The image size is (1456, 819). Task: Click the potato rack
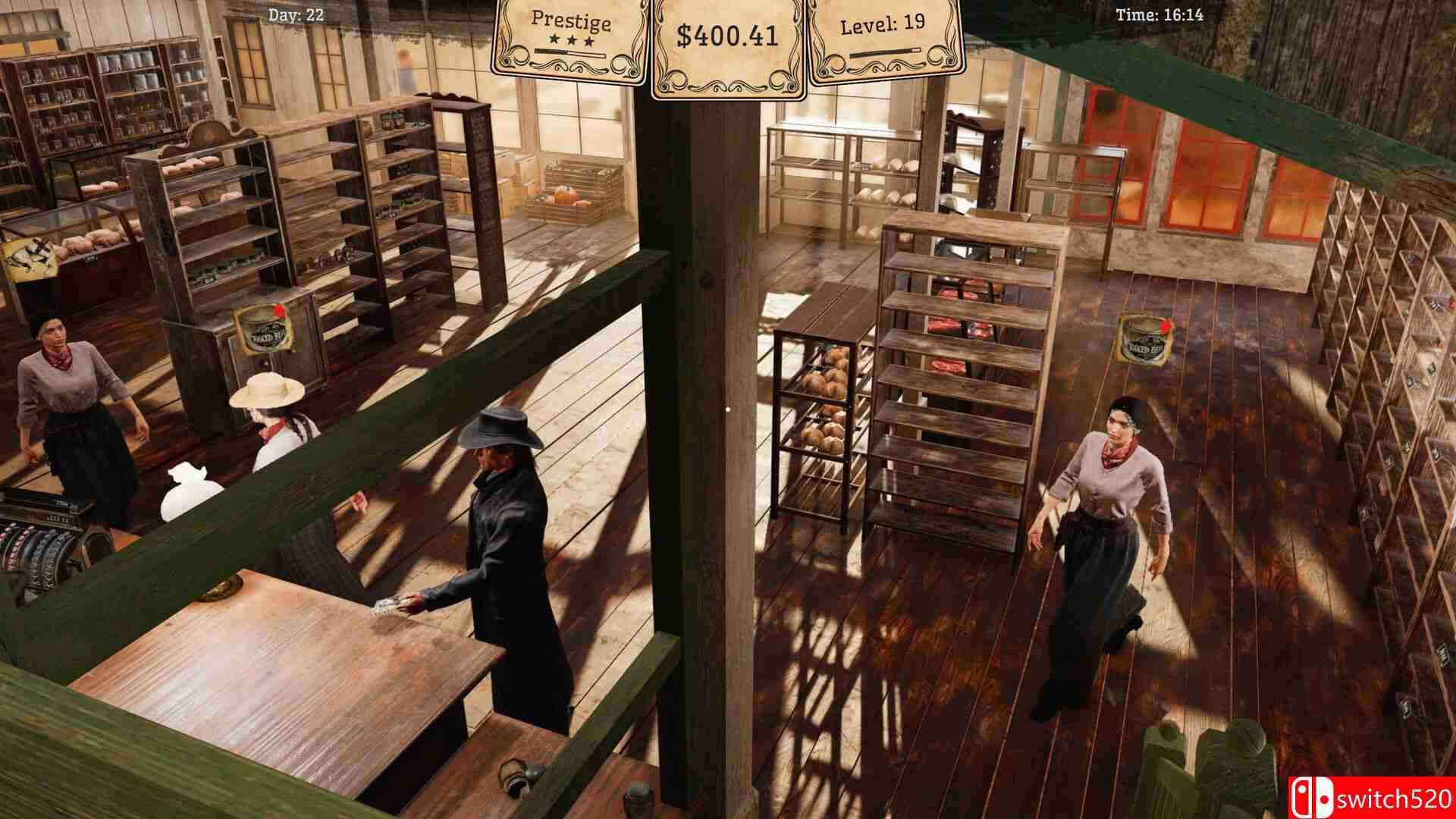pyautogui.click(x=827, y=402)
